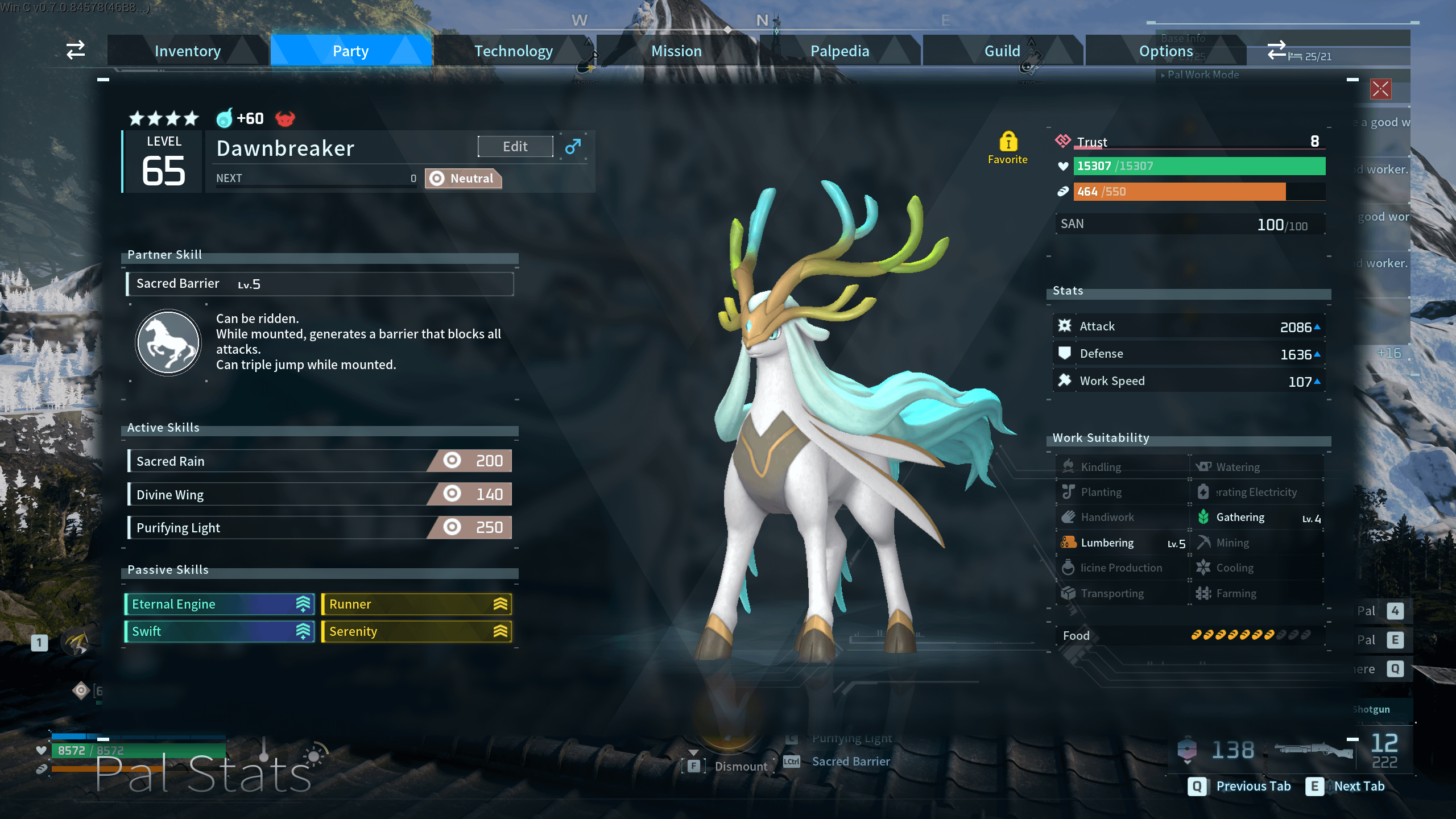The width and height of the screenshot is (1456, 819).
Task: Open the Options tab
Action: click(x=1165, y=51)
